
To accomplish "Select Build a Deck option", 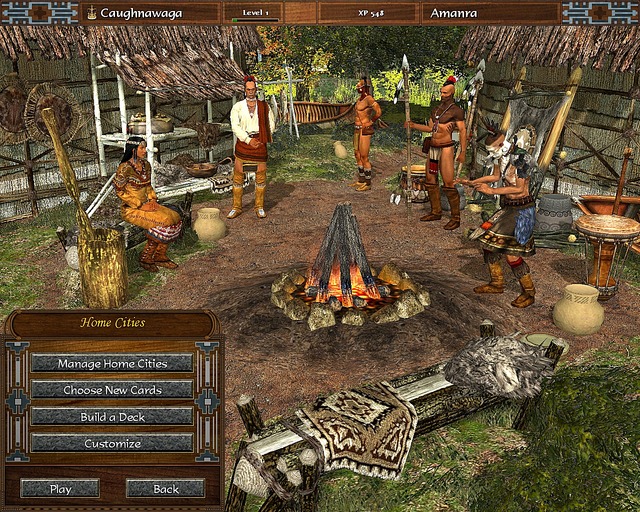I will click(x=112, y=416).
